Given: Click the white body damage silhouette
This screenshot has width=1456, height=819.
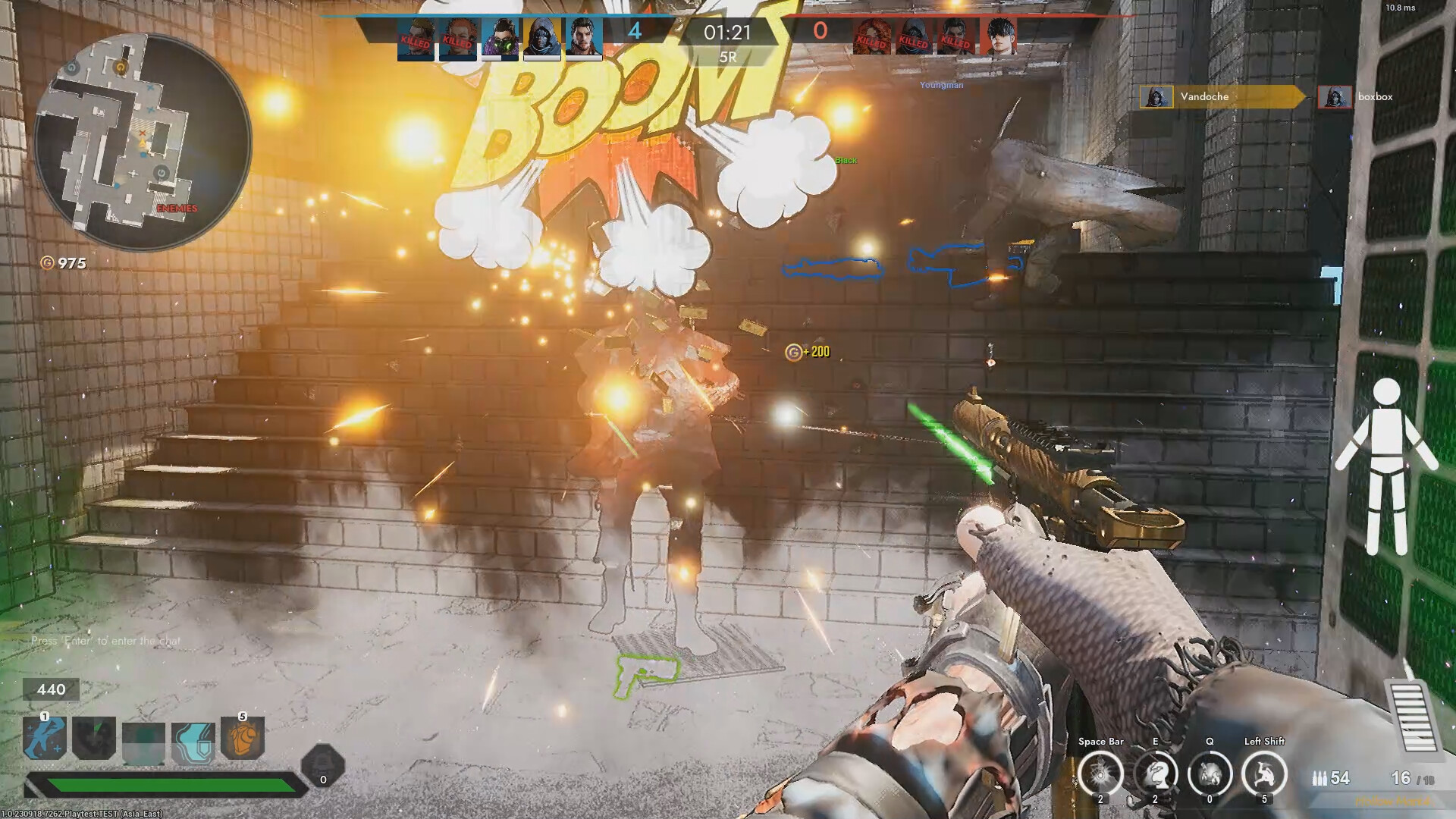Looking at the screenshot, I should click(x=1386, y=466).
